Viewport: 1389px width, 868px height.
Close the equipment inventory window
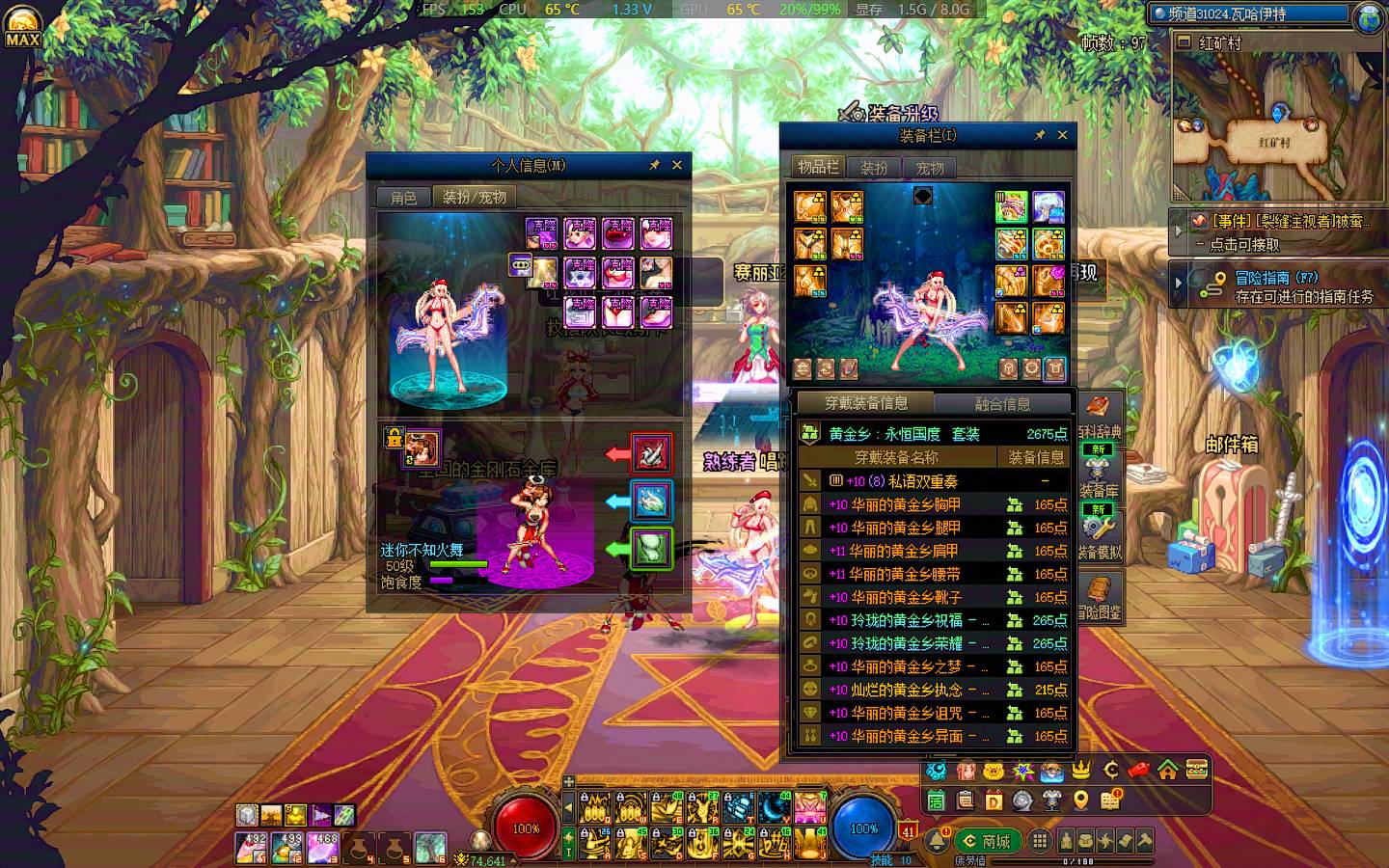pyautogui.click(x=1062, y=135)
